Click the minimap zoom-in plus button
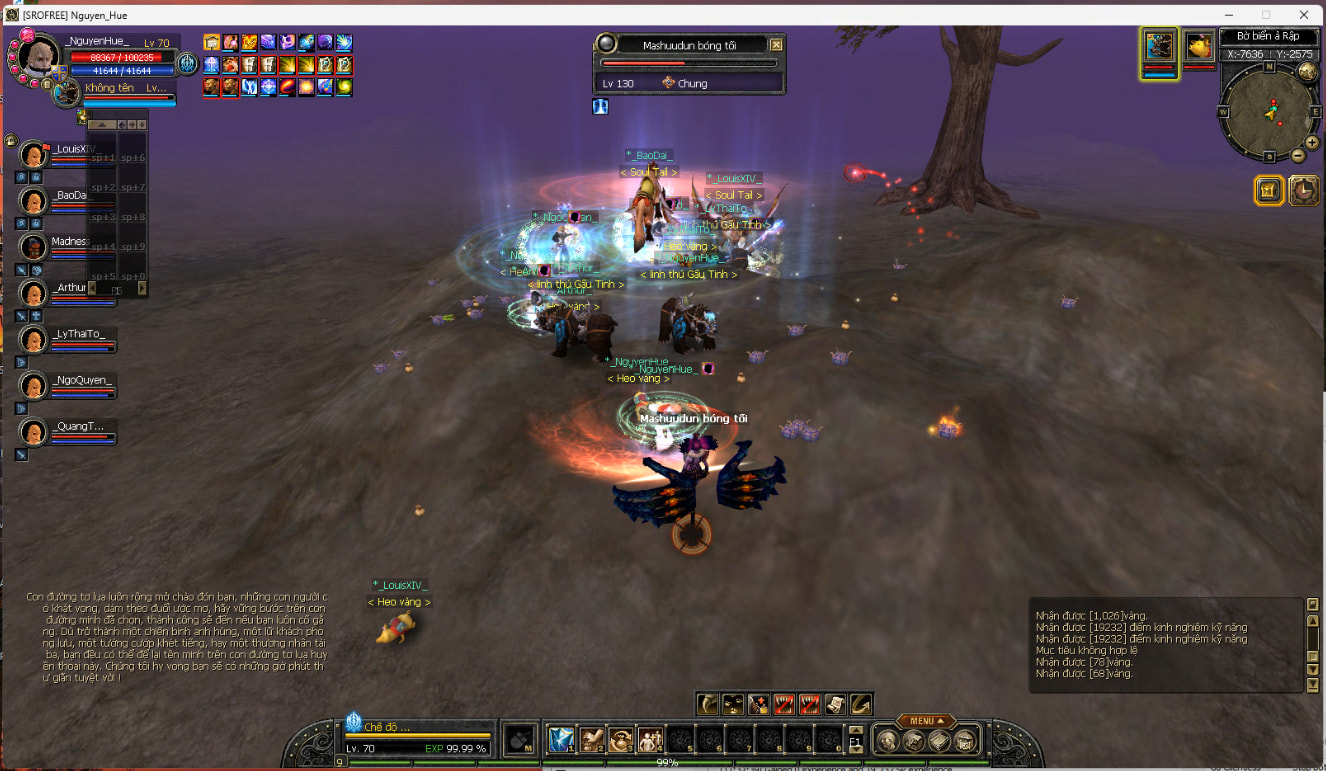Viewport: 1326px width, 771px height. (x=1312, y=143)
